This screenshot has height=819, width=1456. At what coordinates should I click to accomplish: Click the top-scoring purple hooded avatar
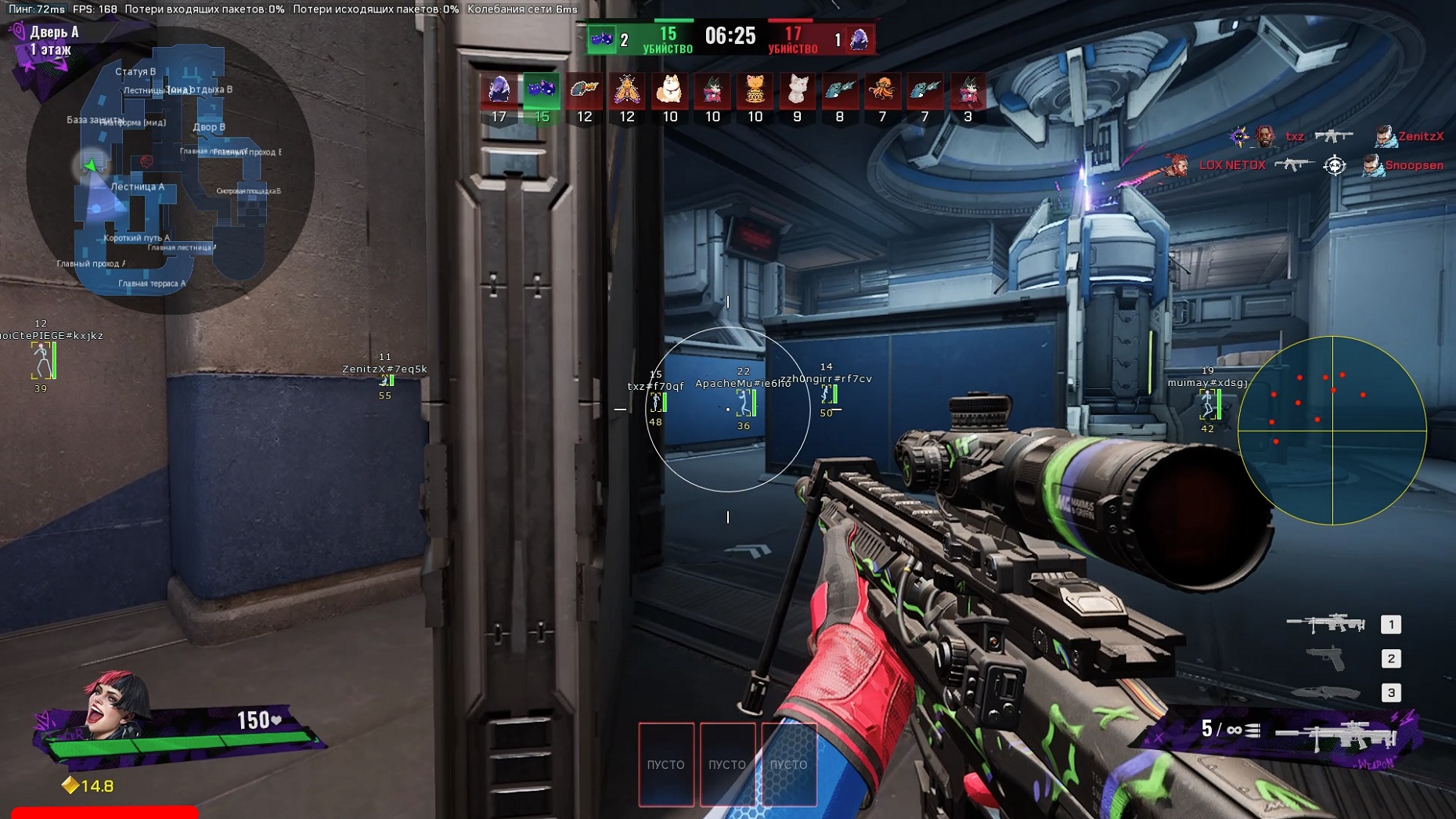(x=499, y=90)
